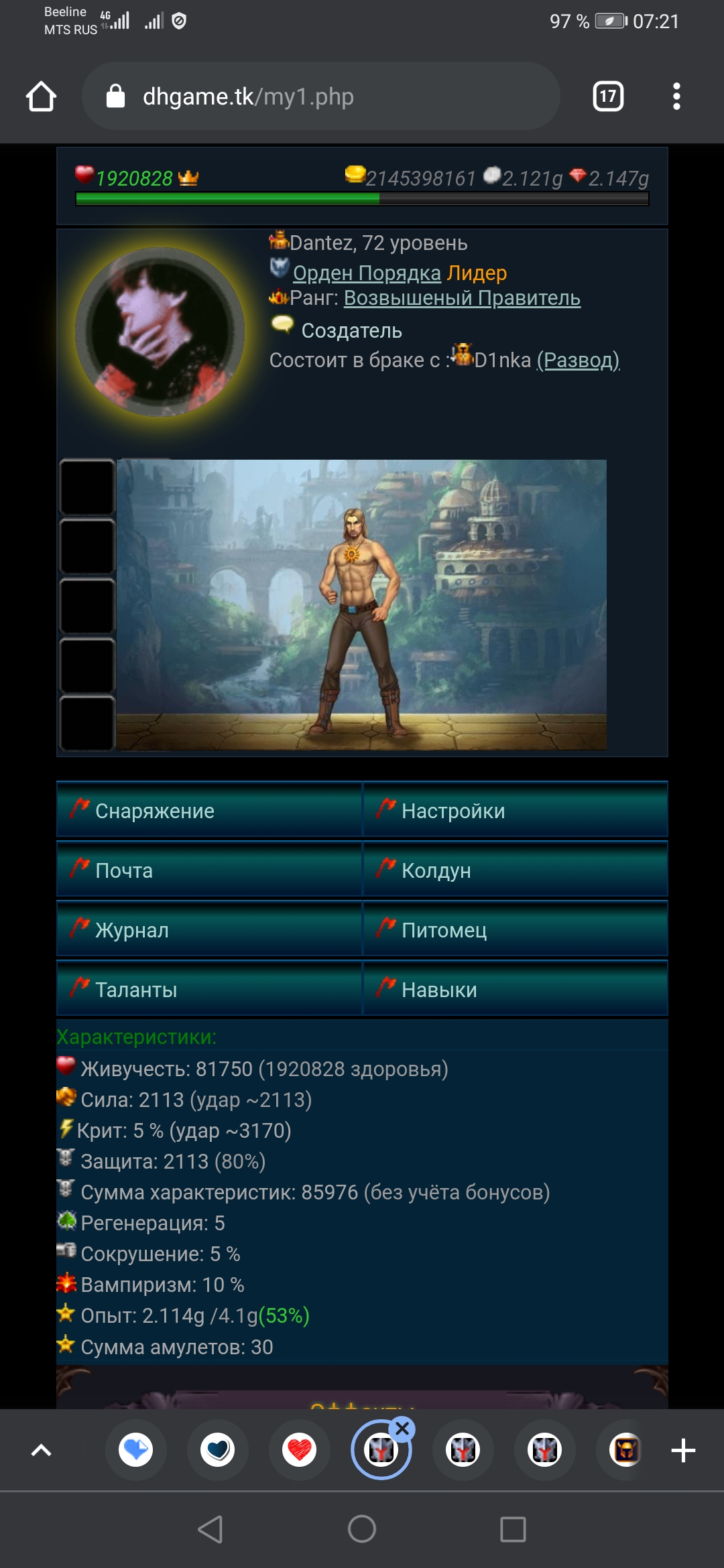724x1568 pixels.
Task: Open the Навыки skills page
Action: click(x=515, y=989)
